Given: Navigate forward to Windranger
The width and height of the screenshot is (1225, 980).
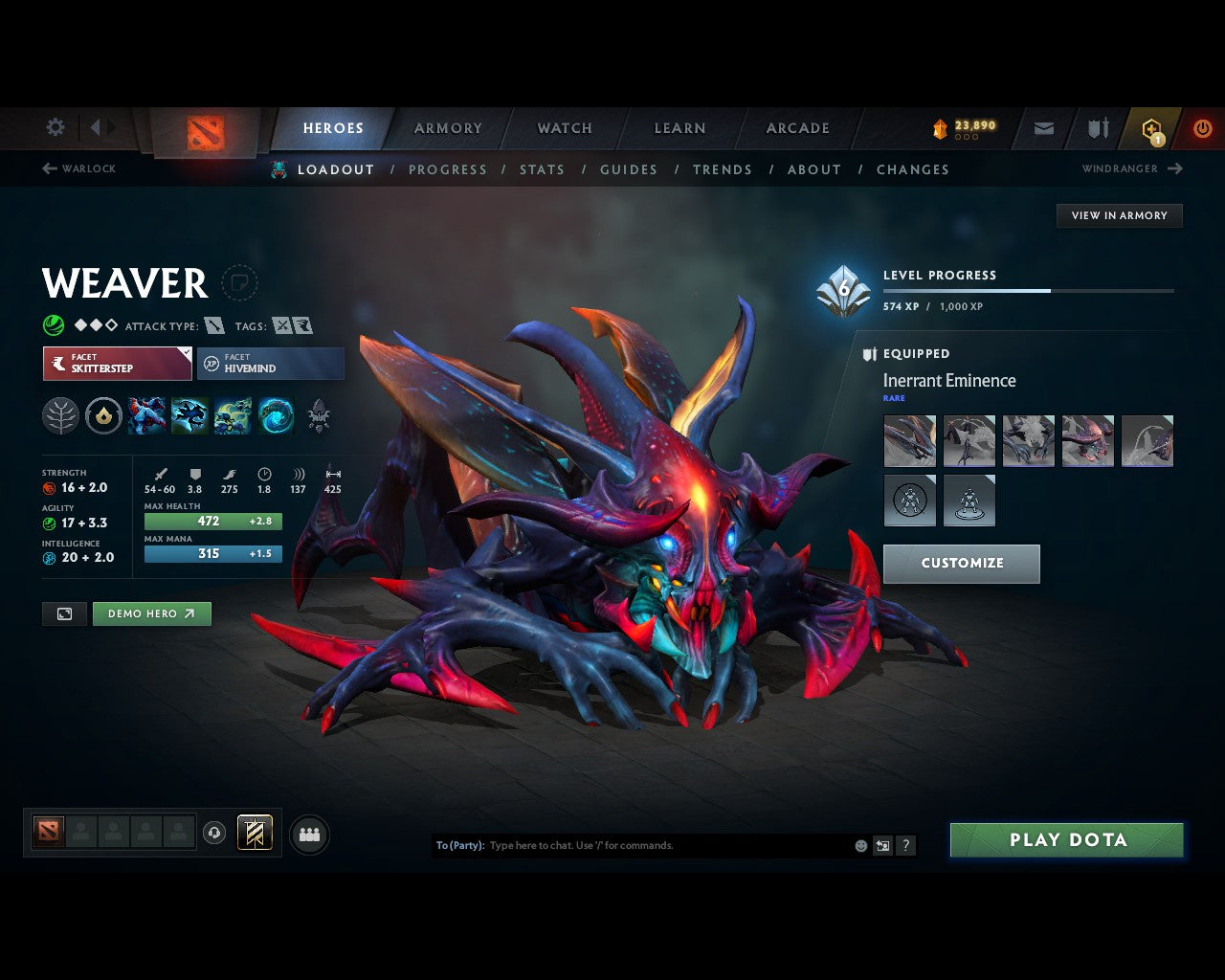Looking at the screenshot, I should coord(1132,168).
